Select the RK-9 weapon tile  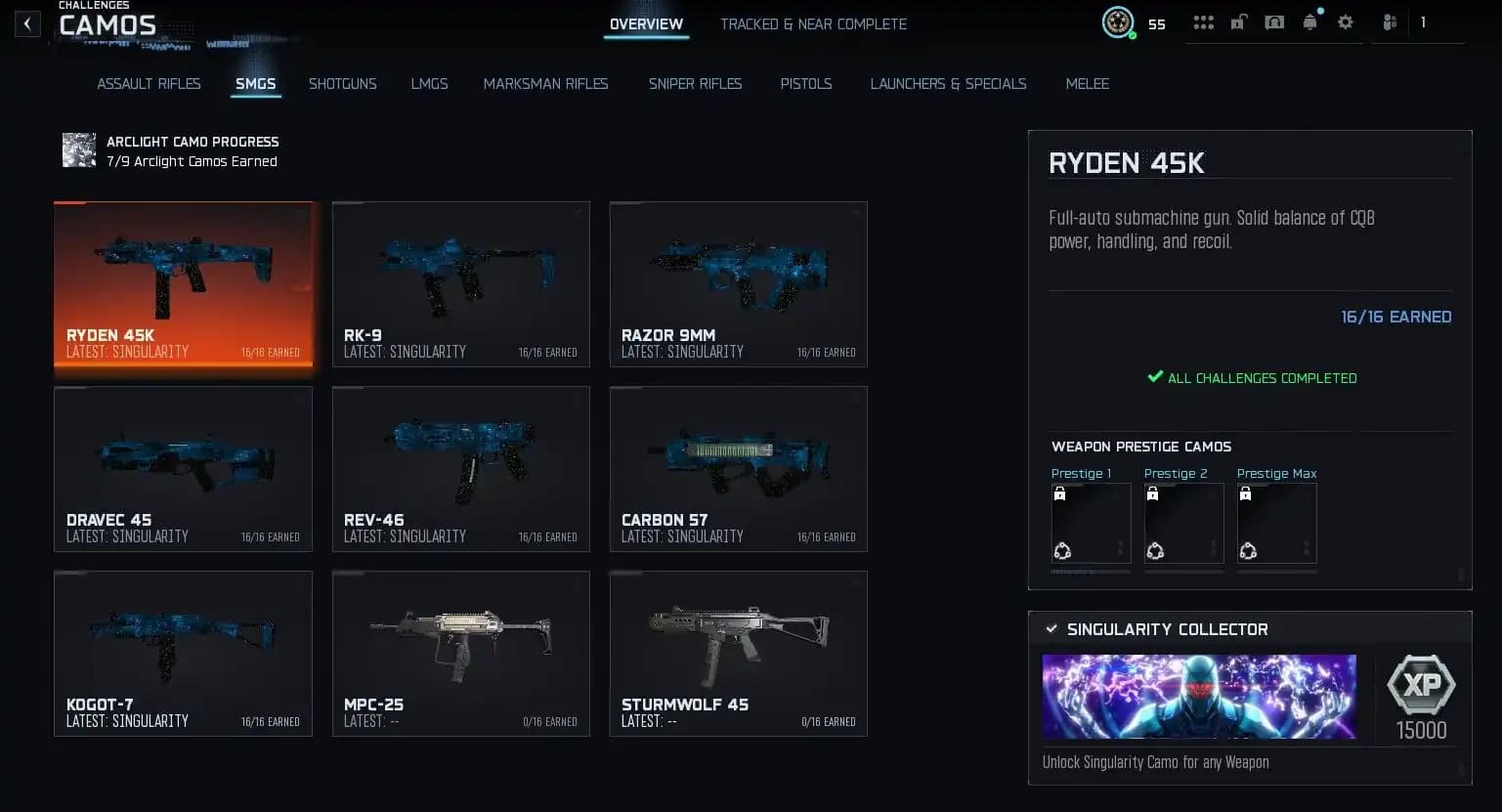460,284
